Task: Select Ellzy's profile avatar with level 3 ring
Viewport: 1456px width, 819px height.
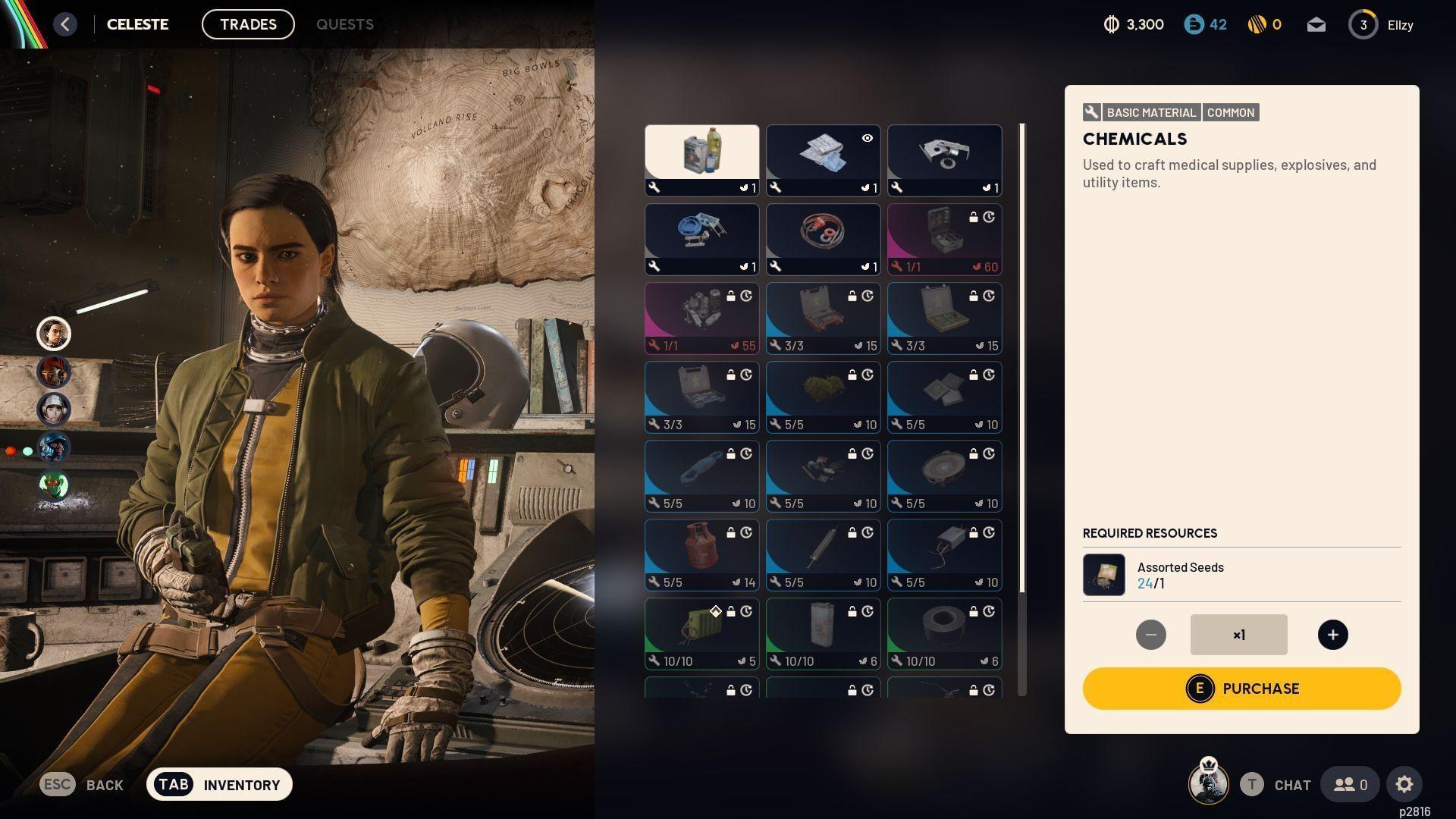Action: [x=1363, y=24]
